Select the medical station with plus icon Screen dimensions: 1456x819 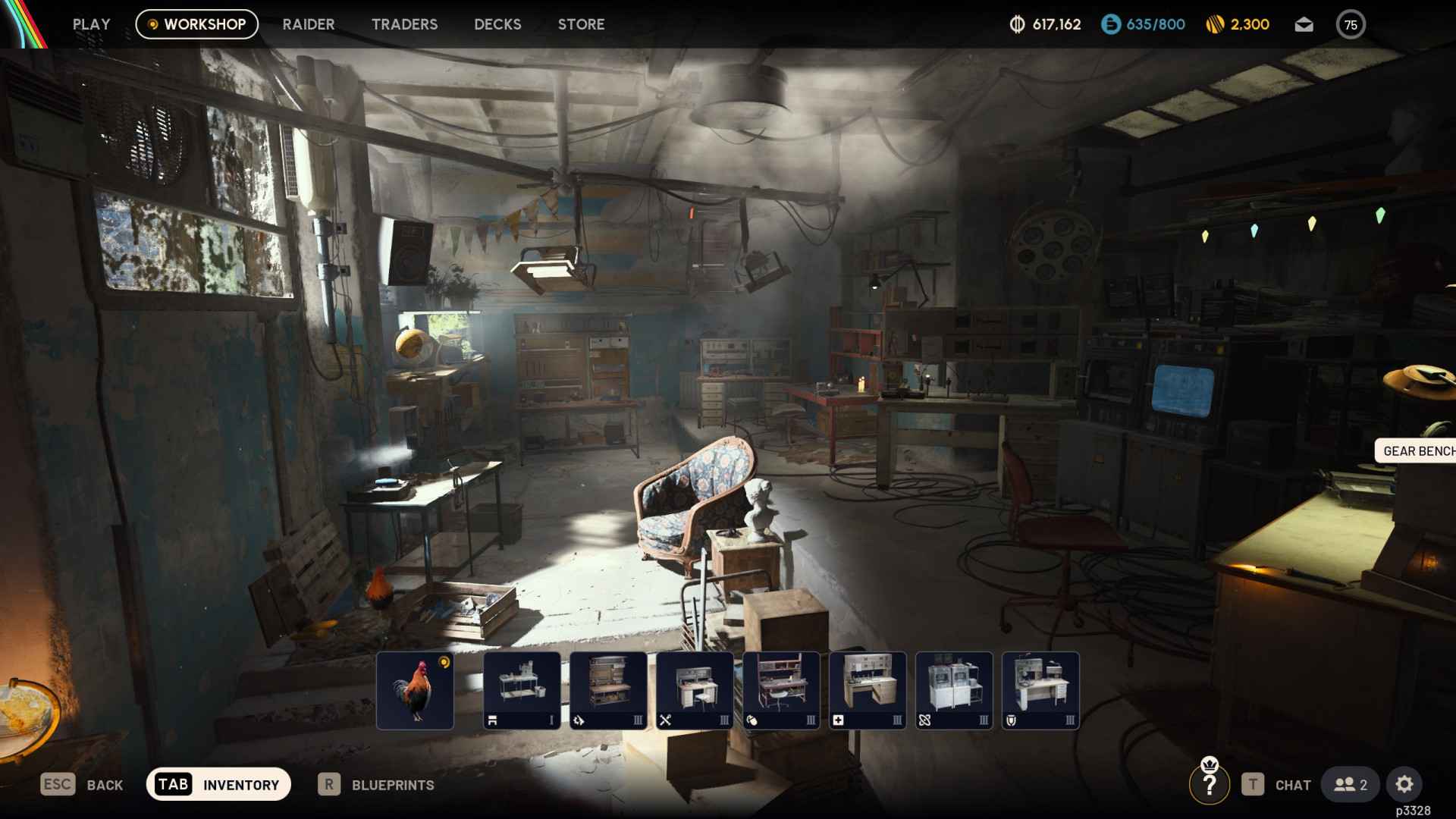coord(867,690)
